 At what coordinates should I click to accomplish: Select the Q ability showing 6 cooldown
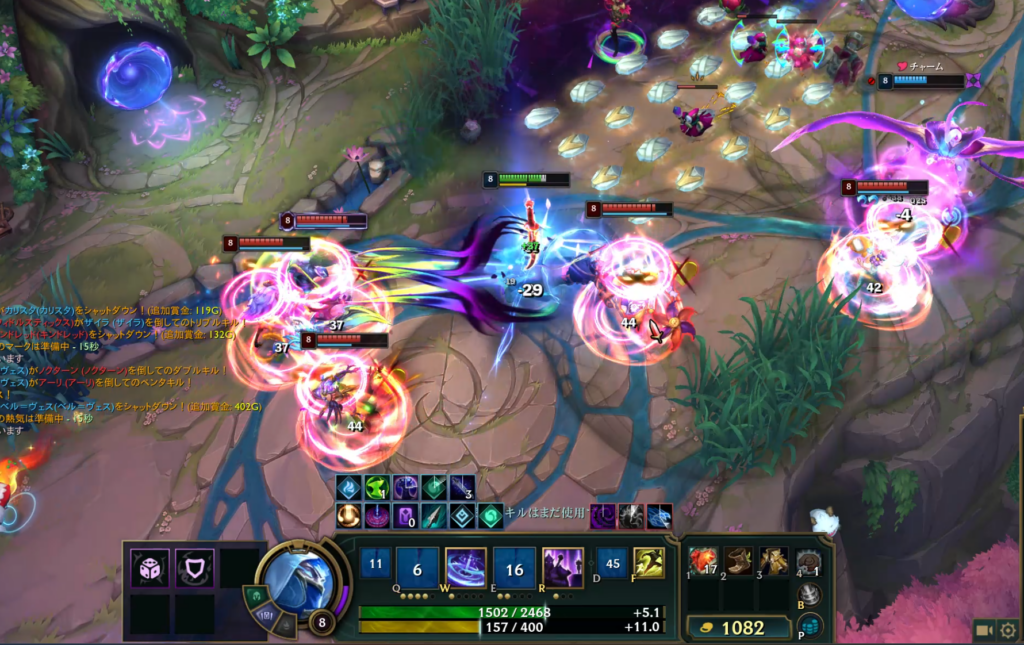(x=417, y=568)
